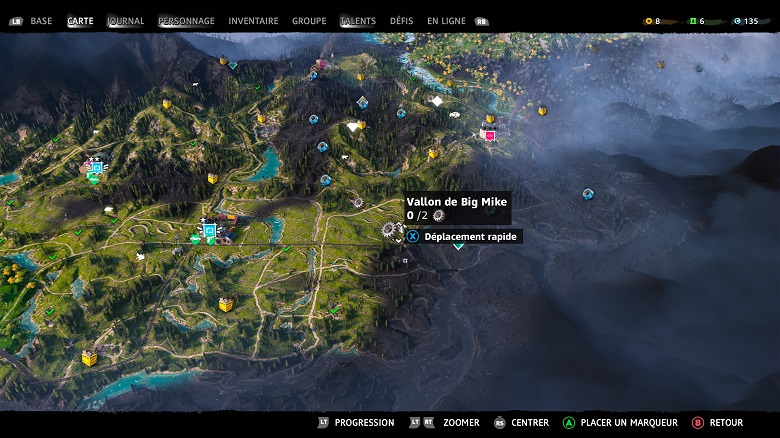Open the PERSONNAGE tab
The height and width of the screenshot is (438, 780).
point(186,21)
